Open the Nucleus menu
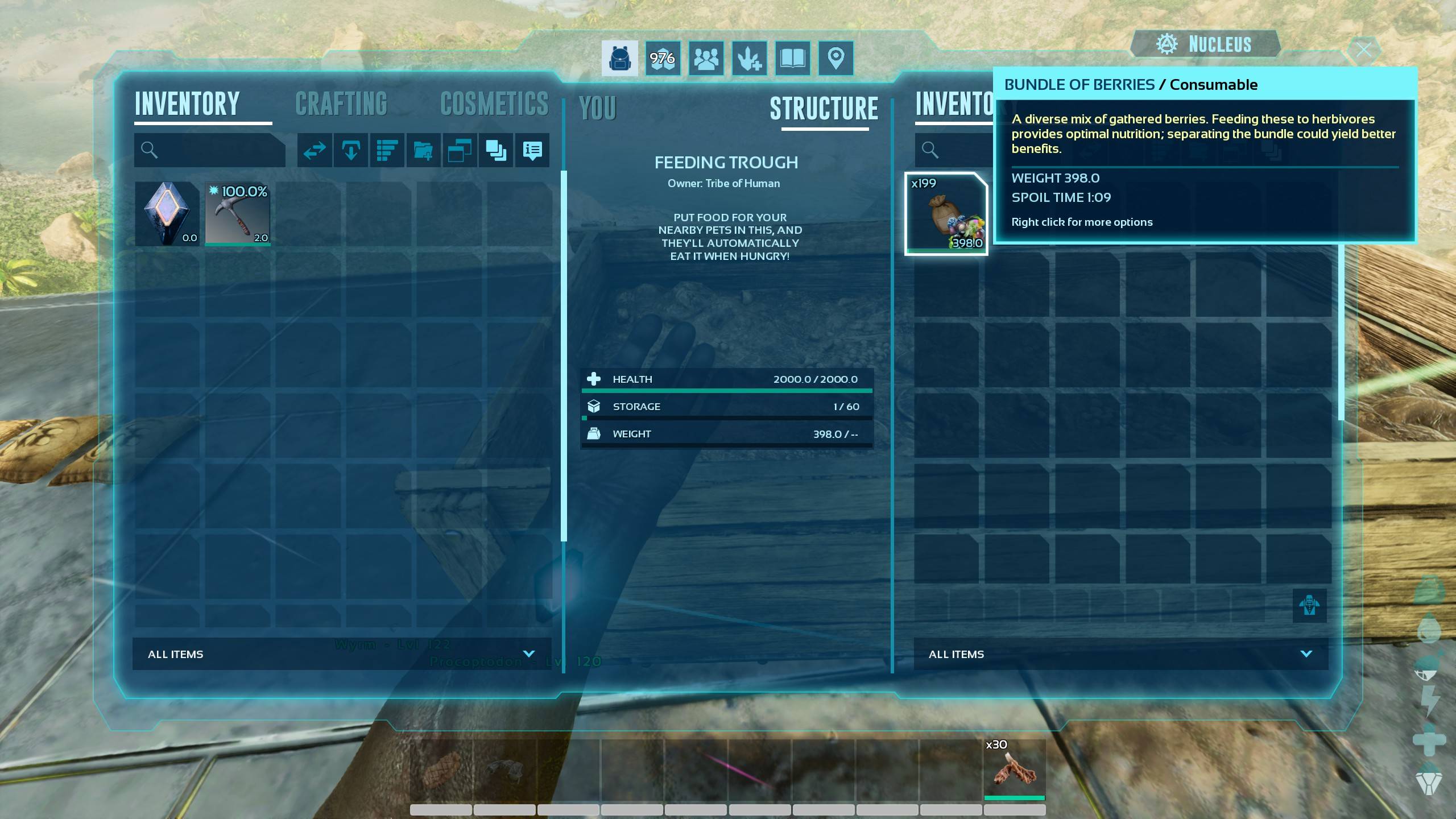The width and height of the screenshot is (1456, 819). 1206,44
